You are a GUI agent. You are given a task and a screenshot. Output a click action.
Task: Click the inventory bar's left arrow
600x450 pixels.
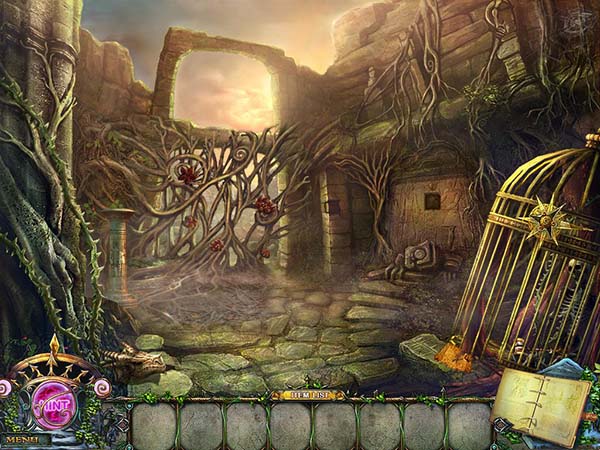(x=121, y=425)
